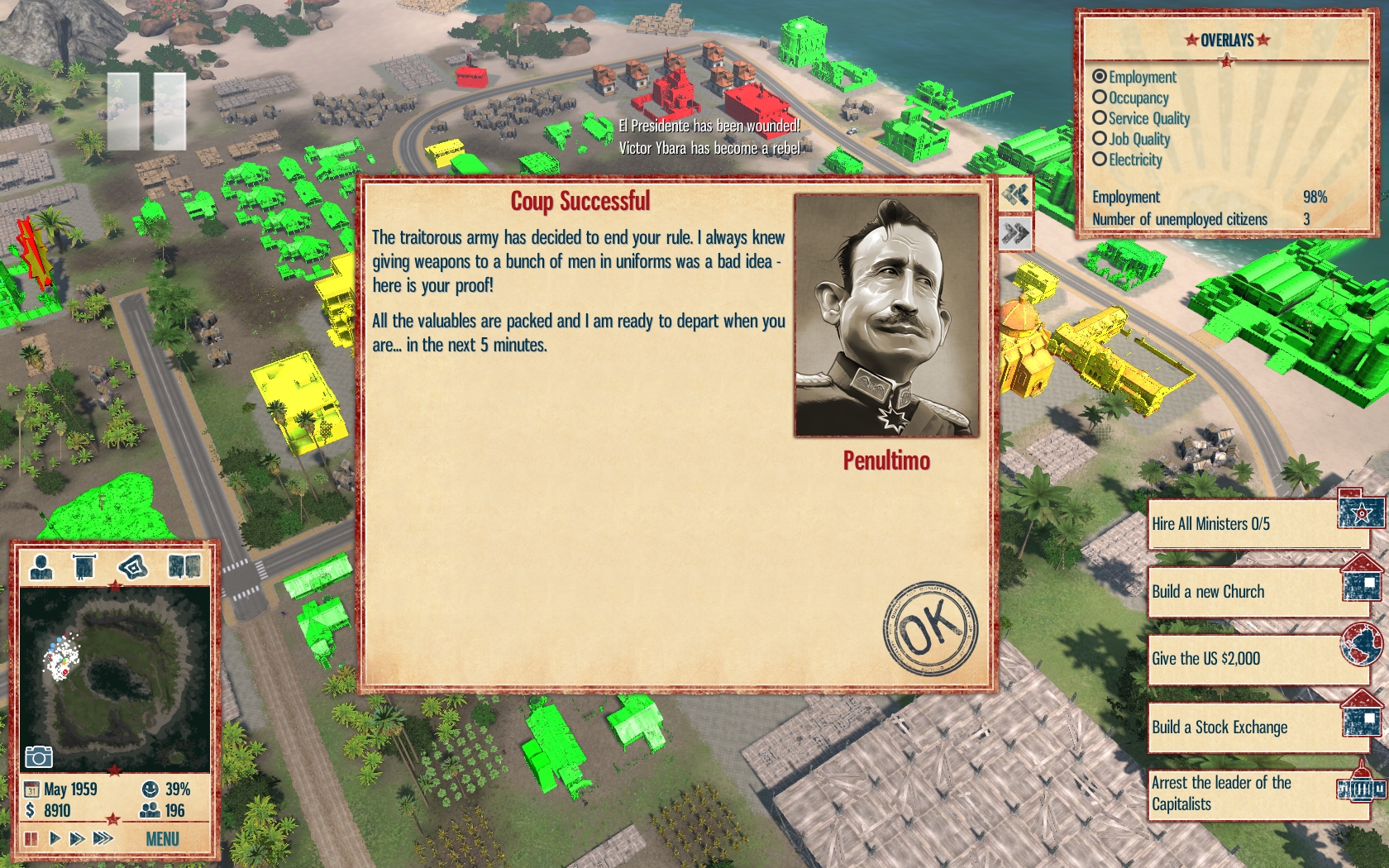Switch overlay to Occupancy
The height and width of the screenshot is (868, 1389).
[1100, 98]
